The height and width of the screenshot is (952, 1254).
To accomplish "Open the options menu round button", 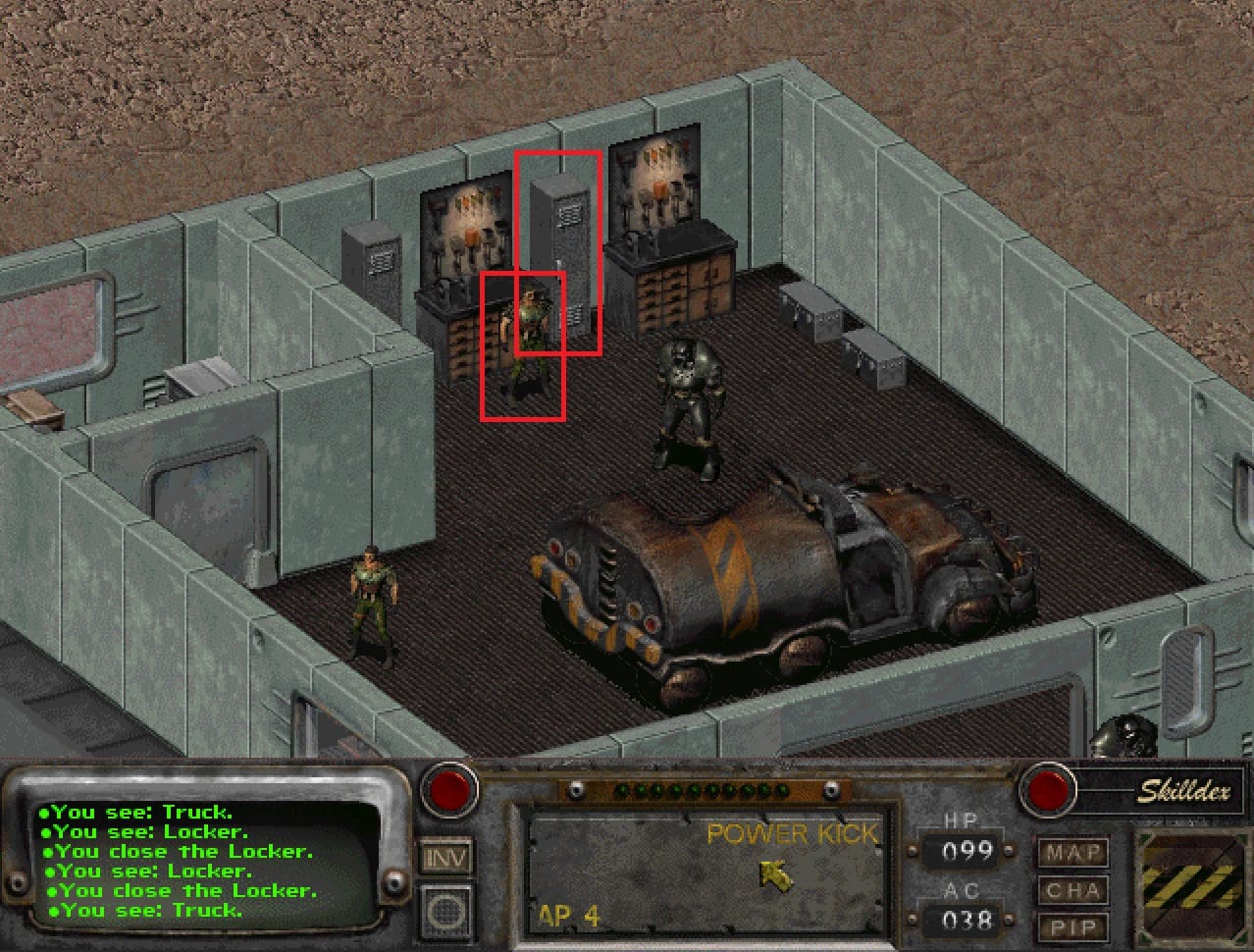I will point(446,912).
